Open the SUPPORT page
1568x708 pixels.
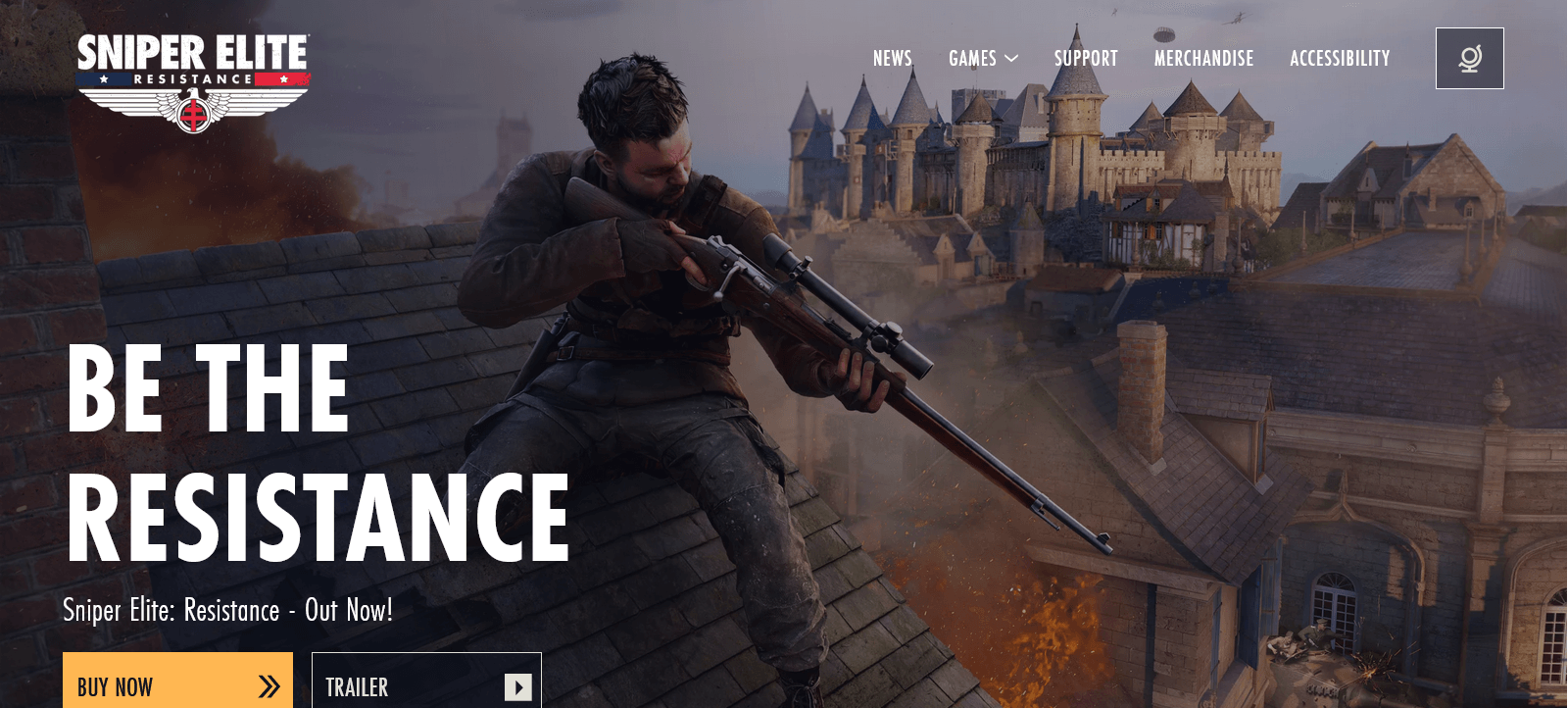tap(1085, 58)
